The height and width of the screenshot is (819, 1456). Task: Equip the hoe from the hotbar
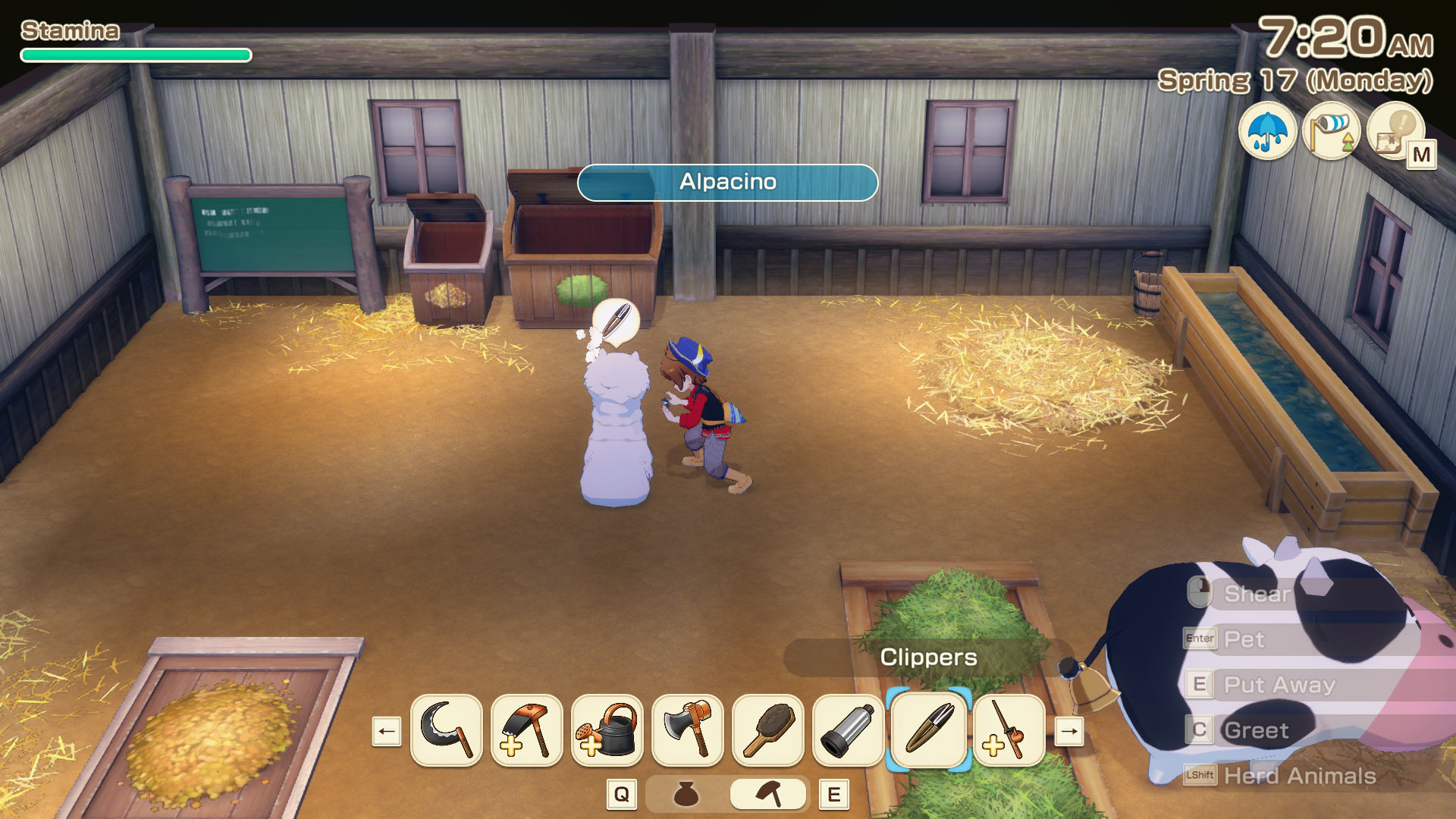click(527, 730)
